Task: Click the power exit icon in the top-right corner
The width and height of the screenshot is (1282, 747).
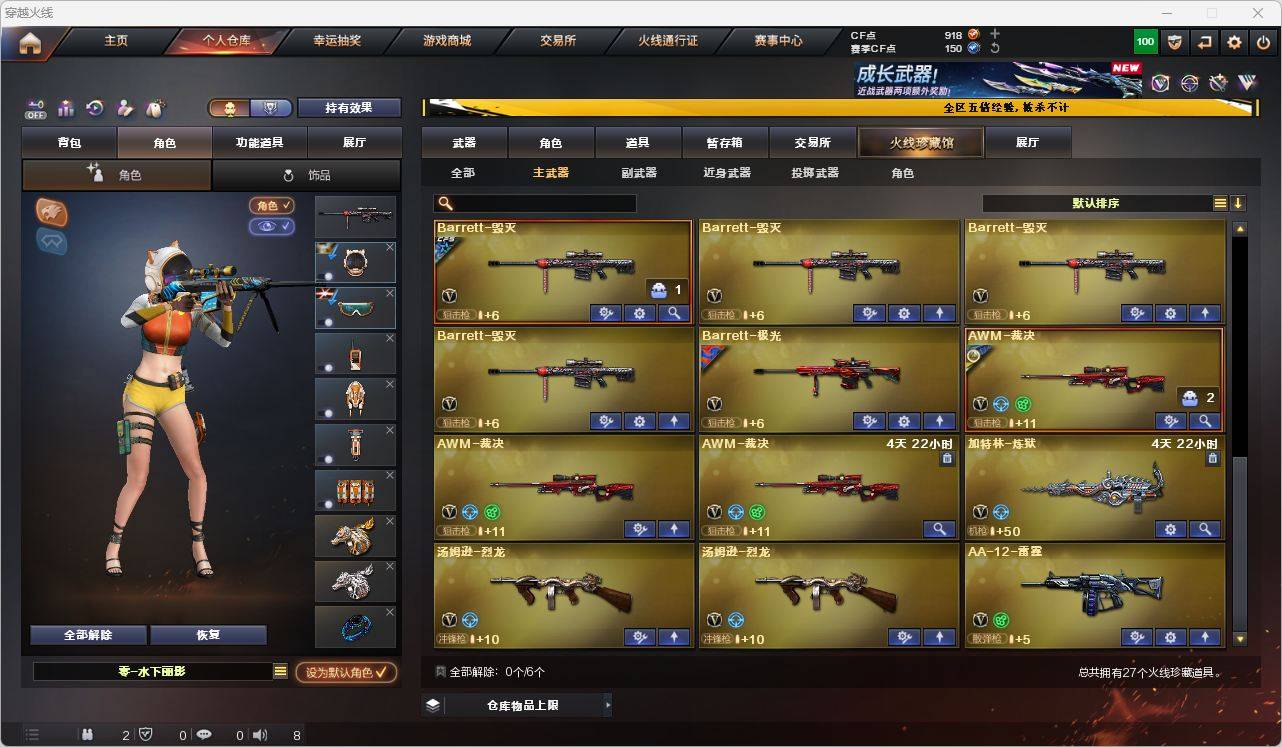Action: click(1263, 42)
